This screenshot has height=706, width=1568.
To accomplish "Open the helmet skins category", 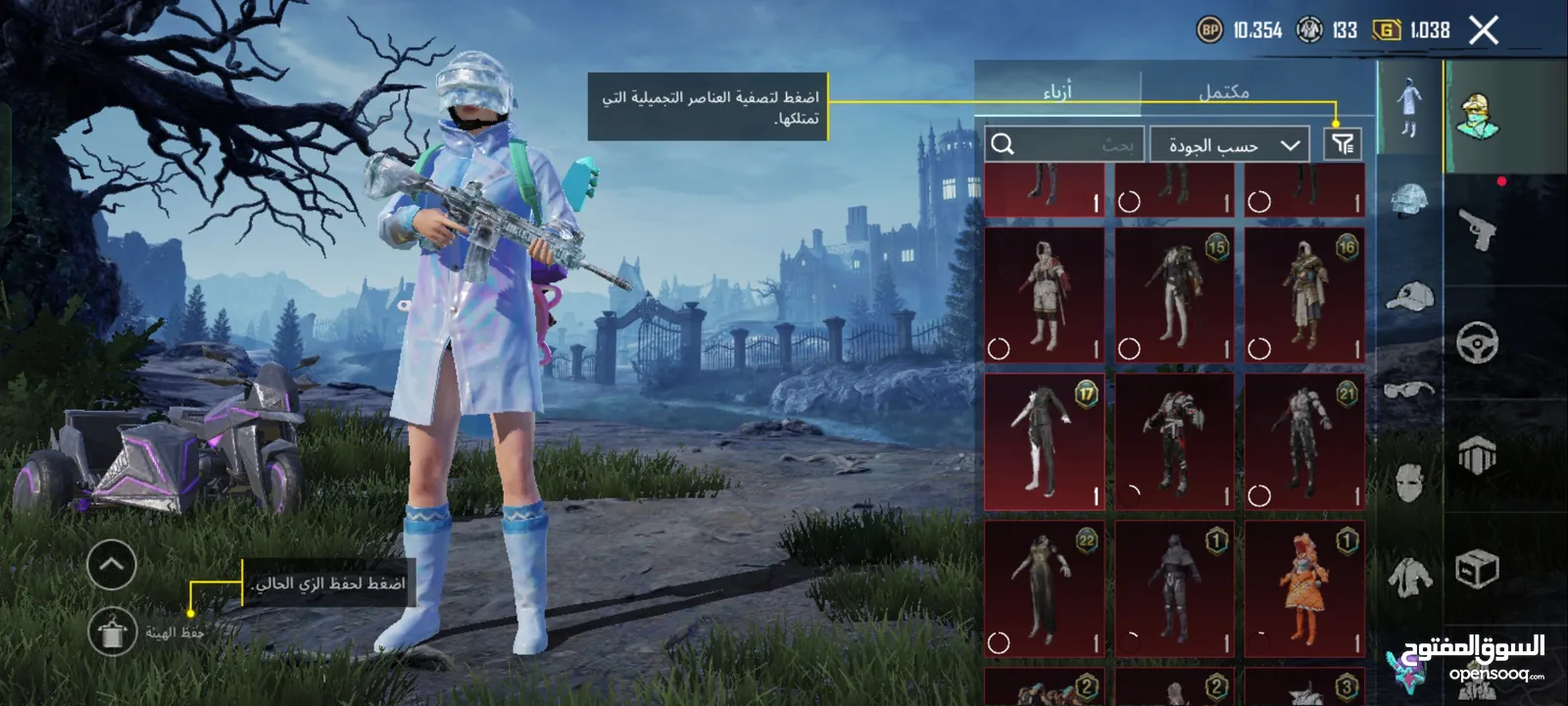I will pos(1409,201).
